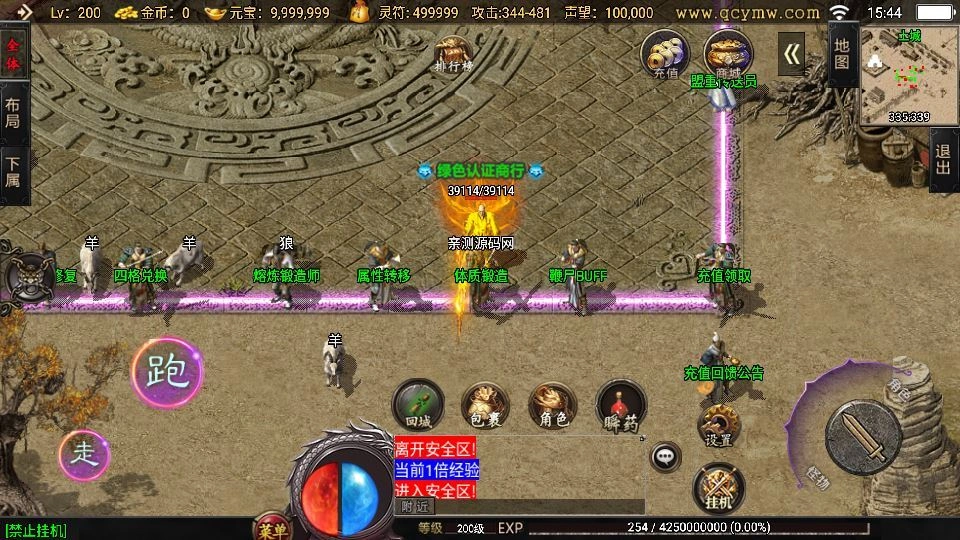Image resolution: width=960 pixels, height=540 pixels.
Task: Open the chat speech bubble
Action: pos(665,457)
